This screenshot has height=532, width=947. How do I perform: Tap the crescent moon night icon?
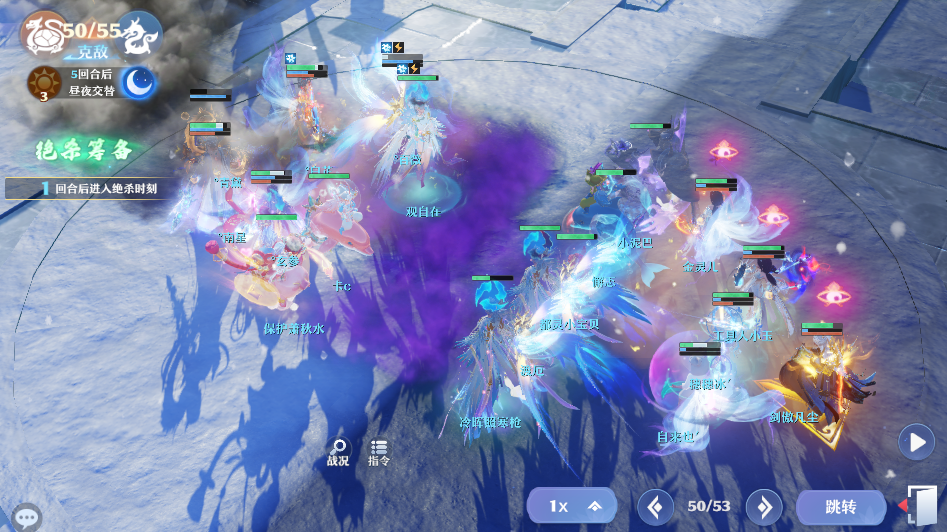tap(139, 83)
